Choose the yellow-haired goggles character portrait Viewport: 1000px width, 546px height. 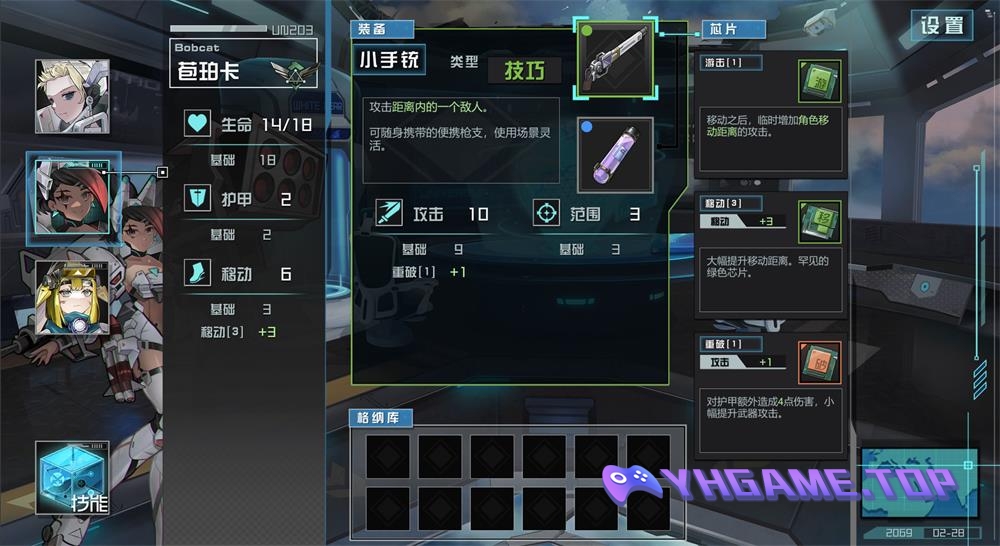coord(72,297)
